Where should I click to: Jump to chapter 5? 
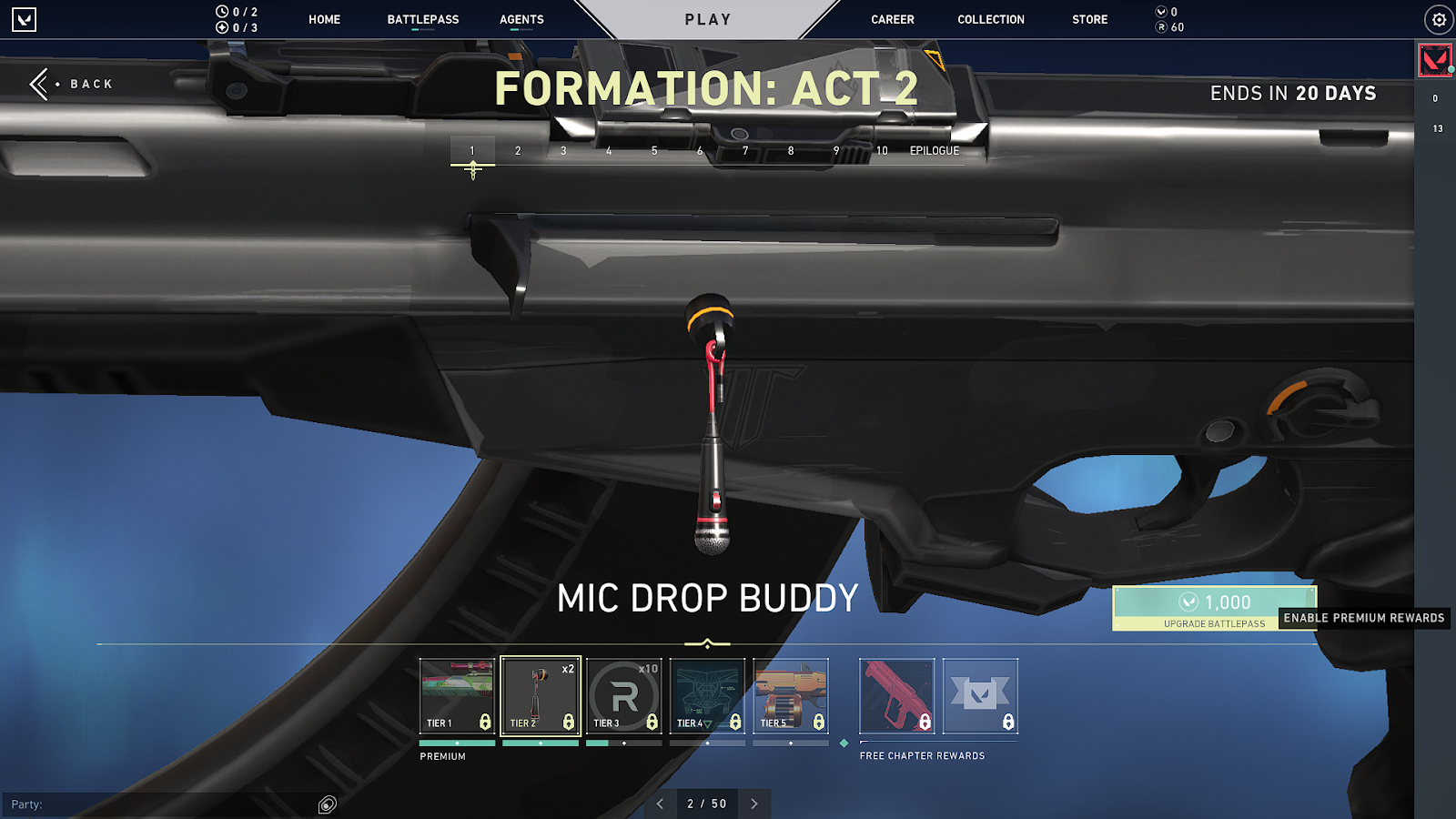[x=654, y=151]
